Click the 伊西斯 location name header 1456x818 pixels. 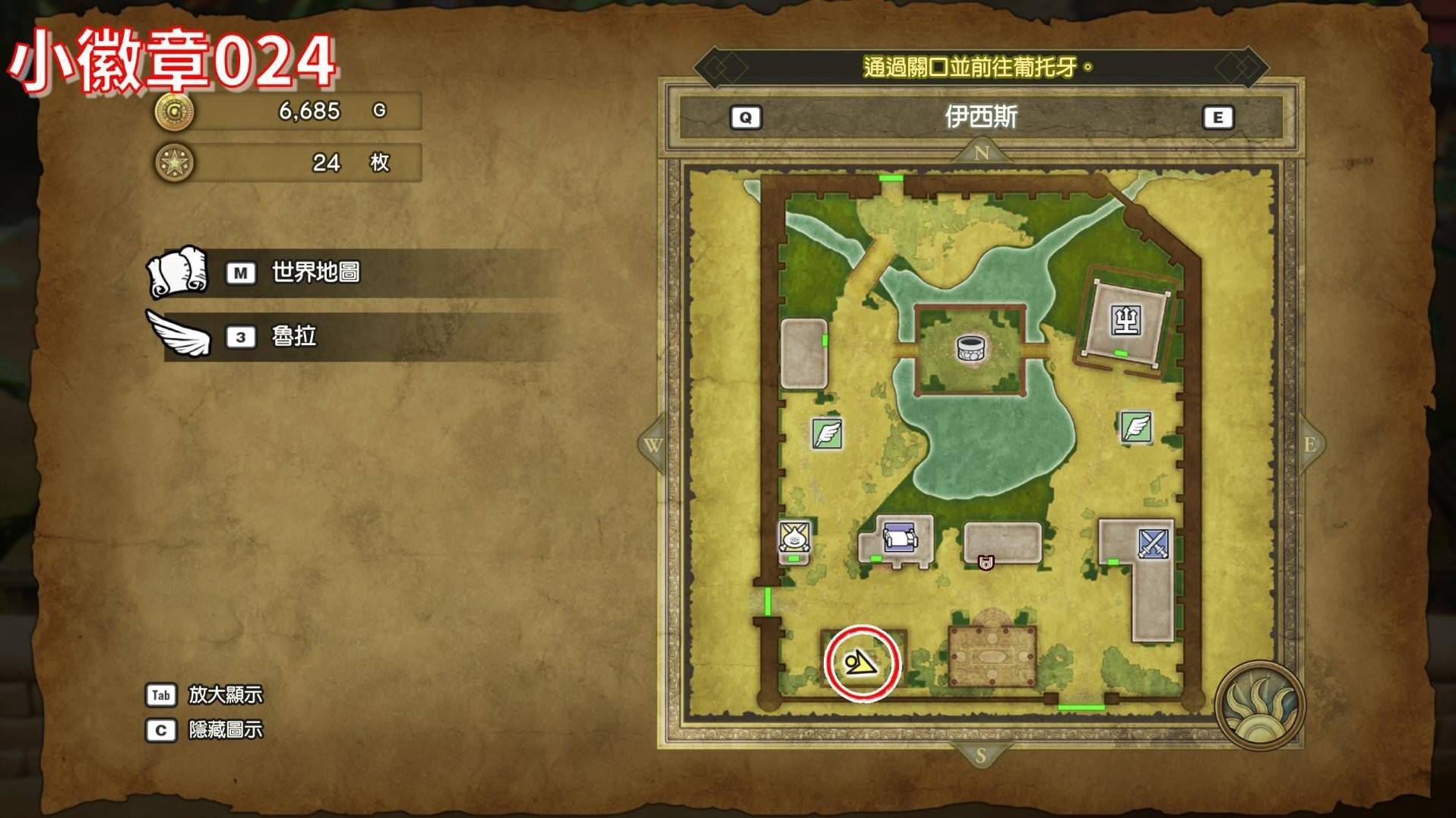click(x=980, y=117)
